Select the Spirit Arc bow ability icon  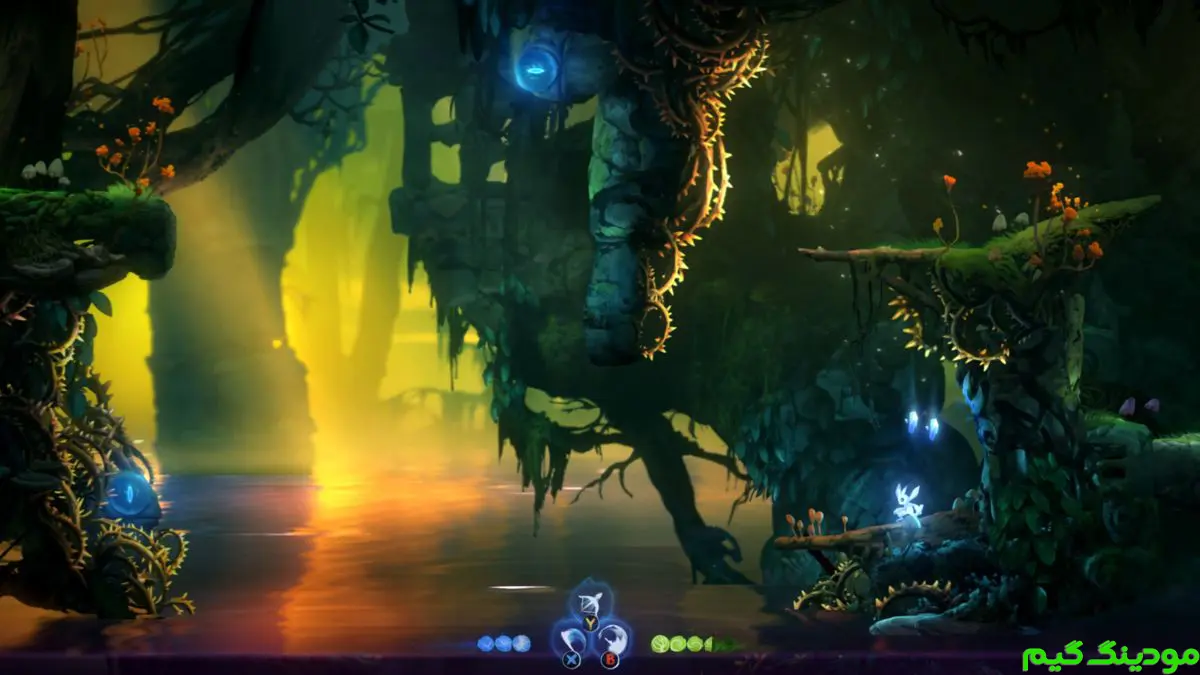tap(589, 603)
